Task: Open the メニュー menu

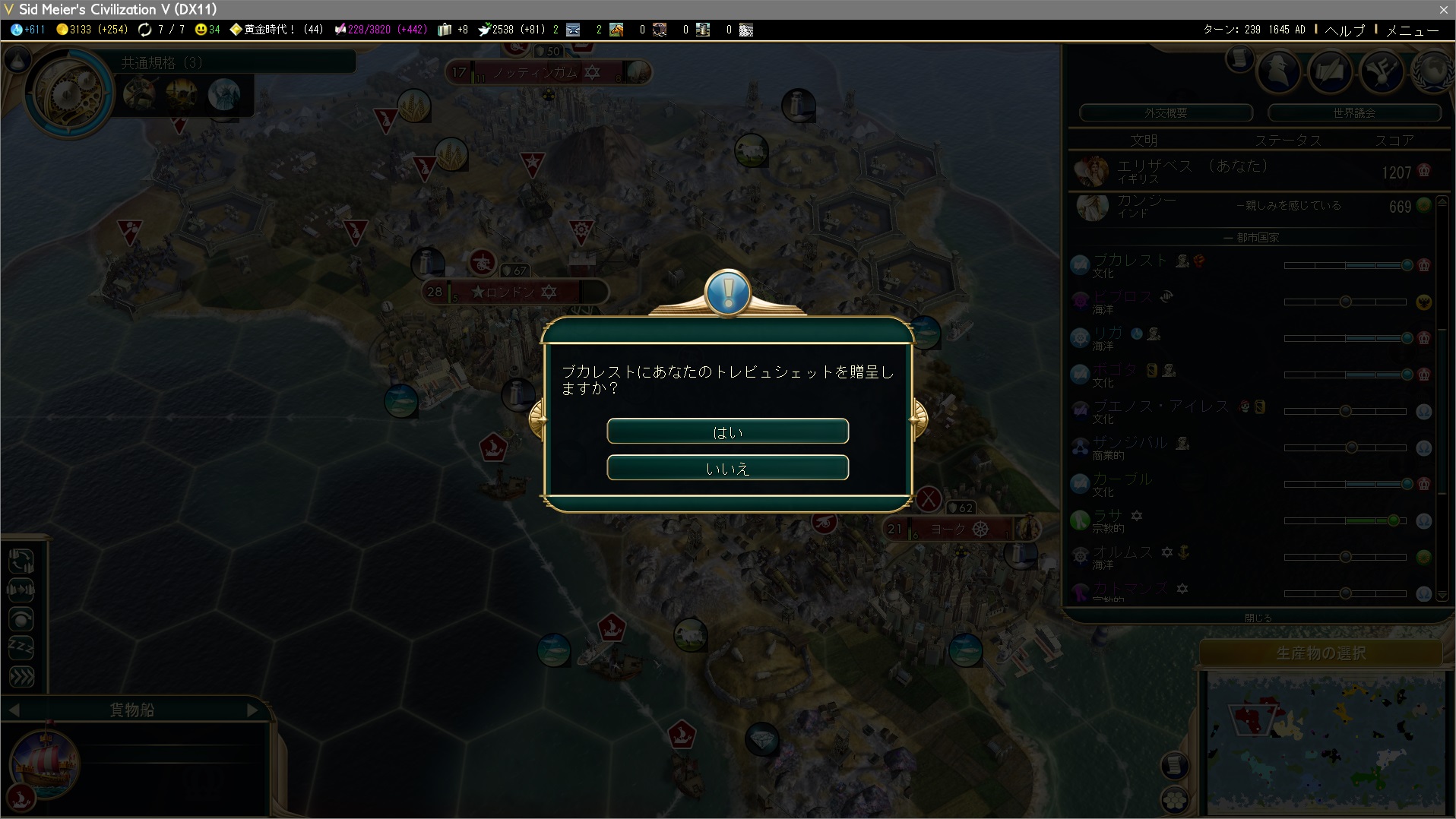Action: click(x=1412, y=30)
